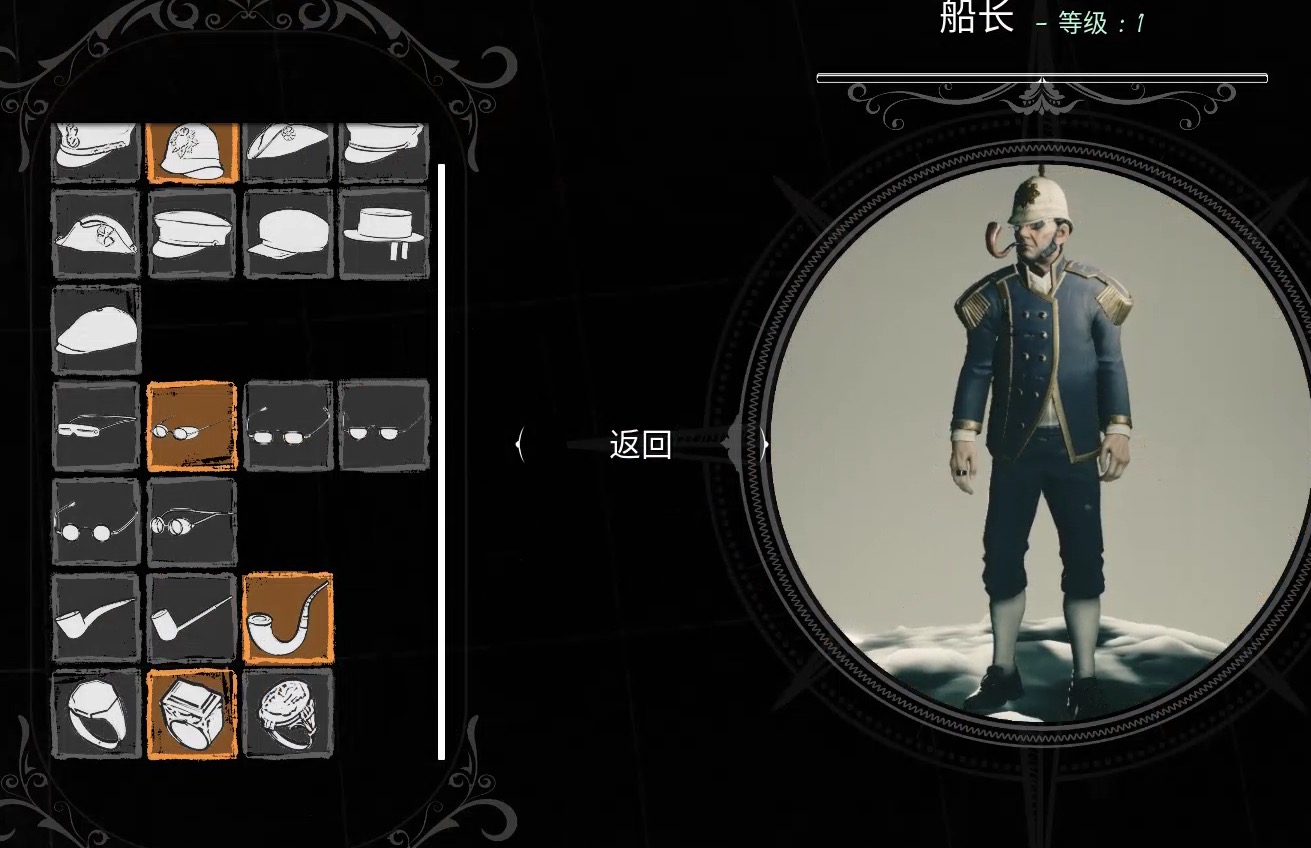Select the highlighted curved calabash pipe
Screen dimensions: 1311x848
pyautogui.click(x=288, y=618)
